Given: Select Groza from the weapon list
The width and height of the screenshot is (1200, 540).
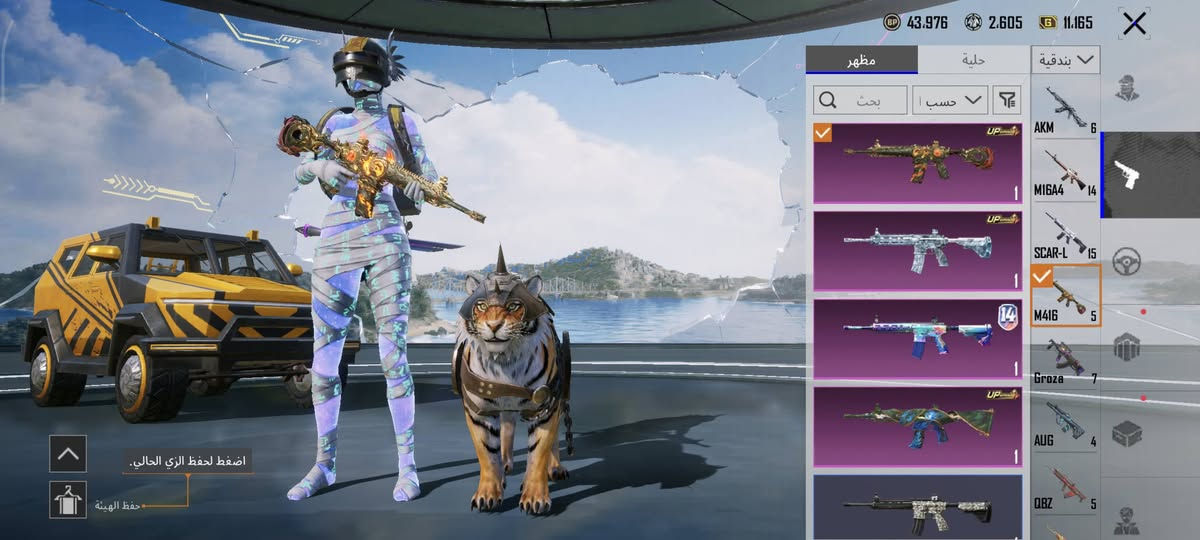Looking at the screenshot, I should pos(1065,362).
